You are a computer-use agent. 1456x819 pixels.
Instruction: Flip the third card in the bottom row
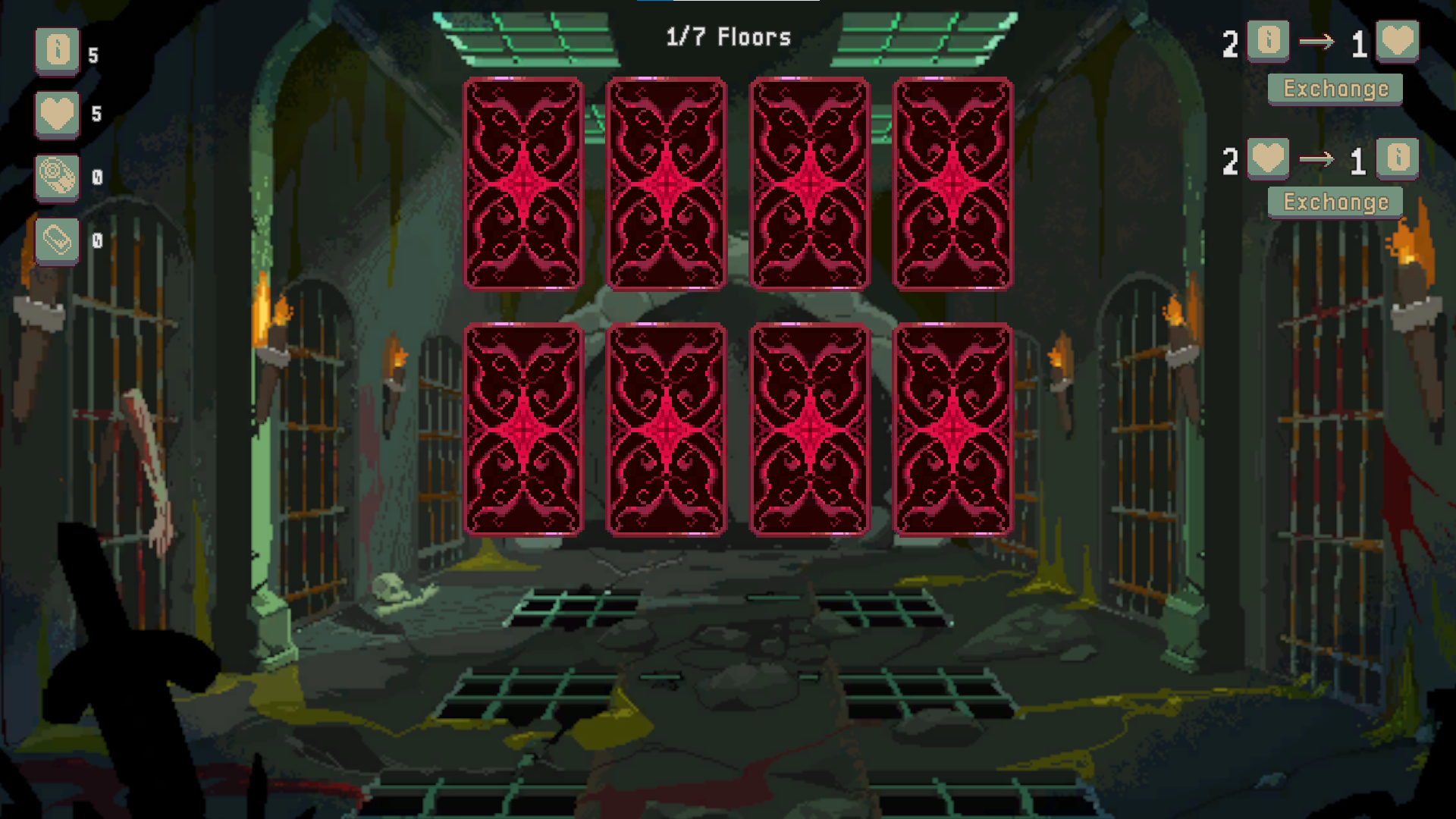tap(810, 430)
